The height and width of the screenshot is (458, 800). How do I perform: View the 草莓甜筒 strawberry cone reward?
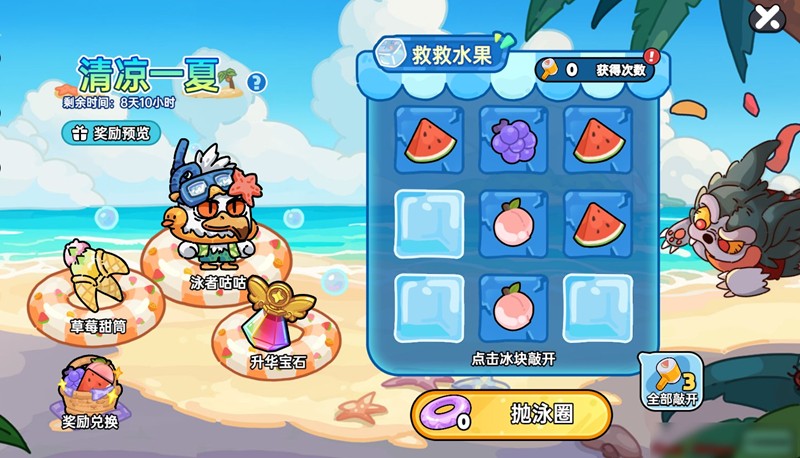98,283
